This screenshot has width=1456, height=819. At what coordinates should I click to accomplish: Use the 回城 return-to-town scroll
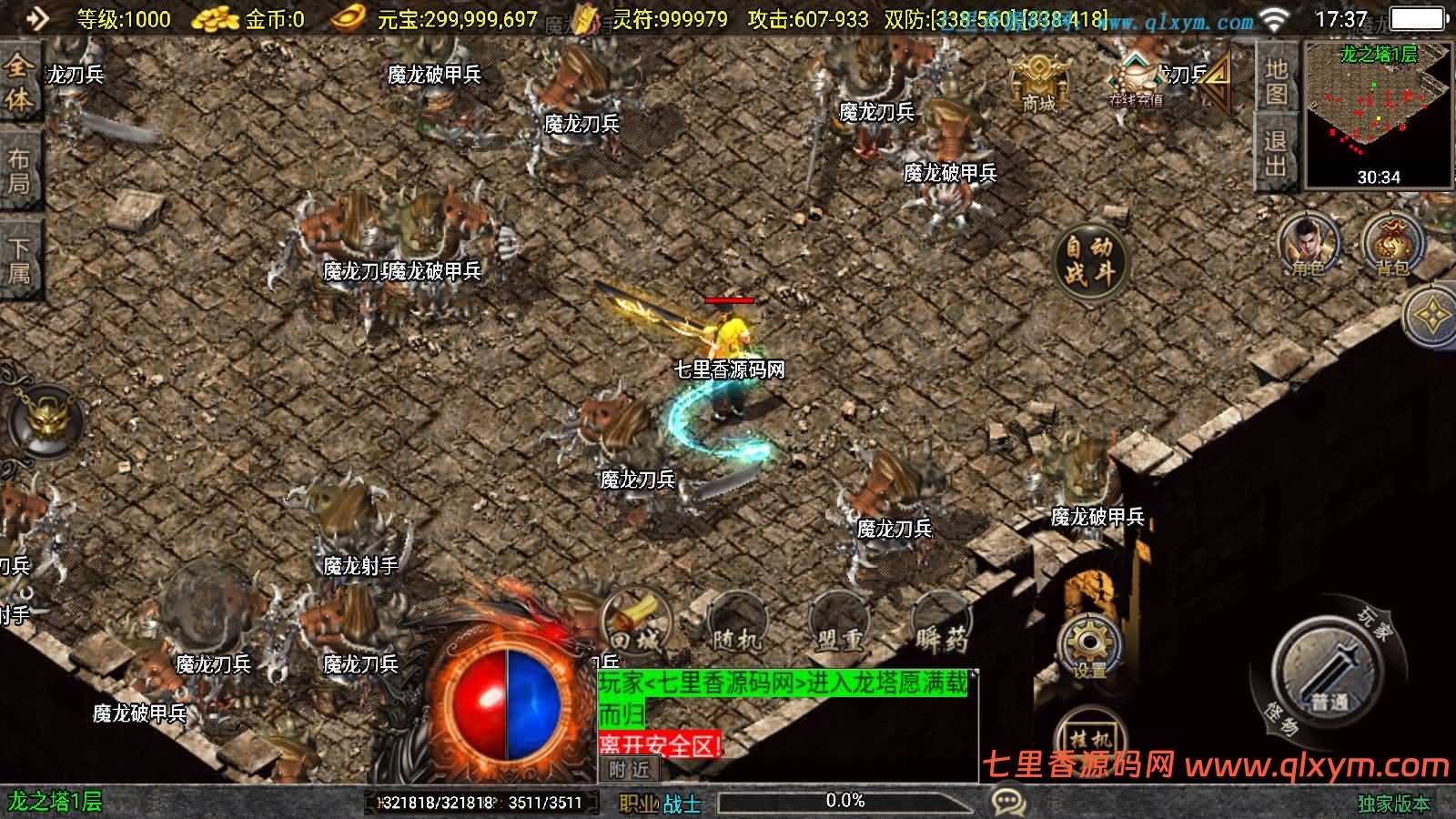pyautogui.click(x=635, y=629)
